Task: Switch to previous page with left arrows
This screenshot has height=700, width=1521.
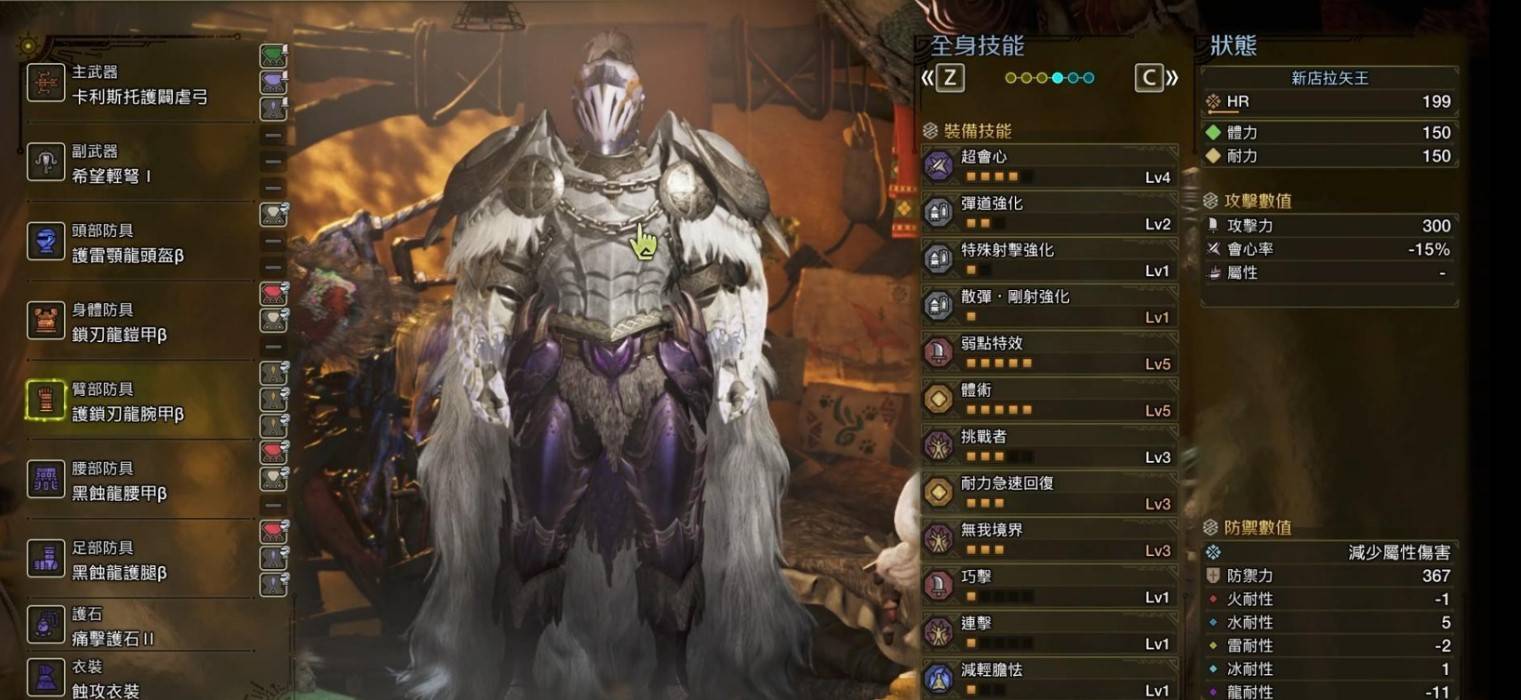Action: pyautogui.click(x=943, y=78)
